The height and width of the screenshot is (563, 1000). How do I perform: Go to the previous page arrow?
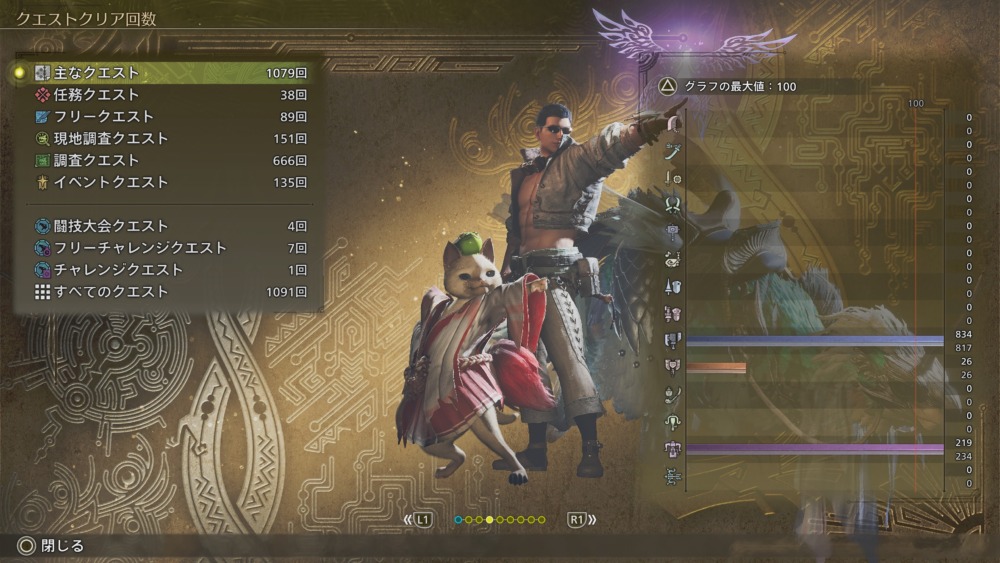418,520
